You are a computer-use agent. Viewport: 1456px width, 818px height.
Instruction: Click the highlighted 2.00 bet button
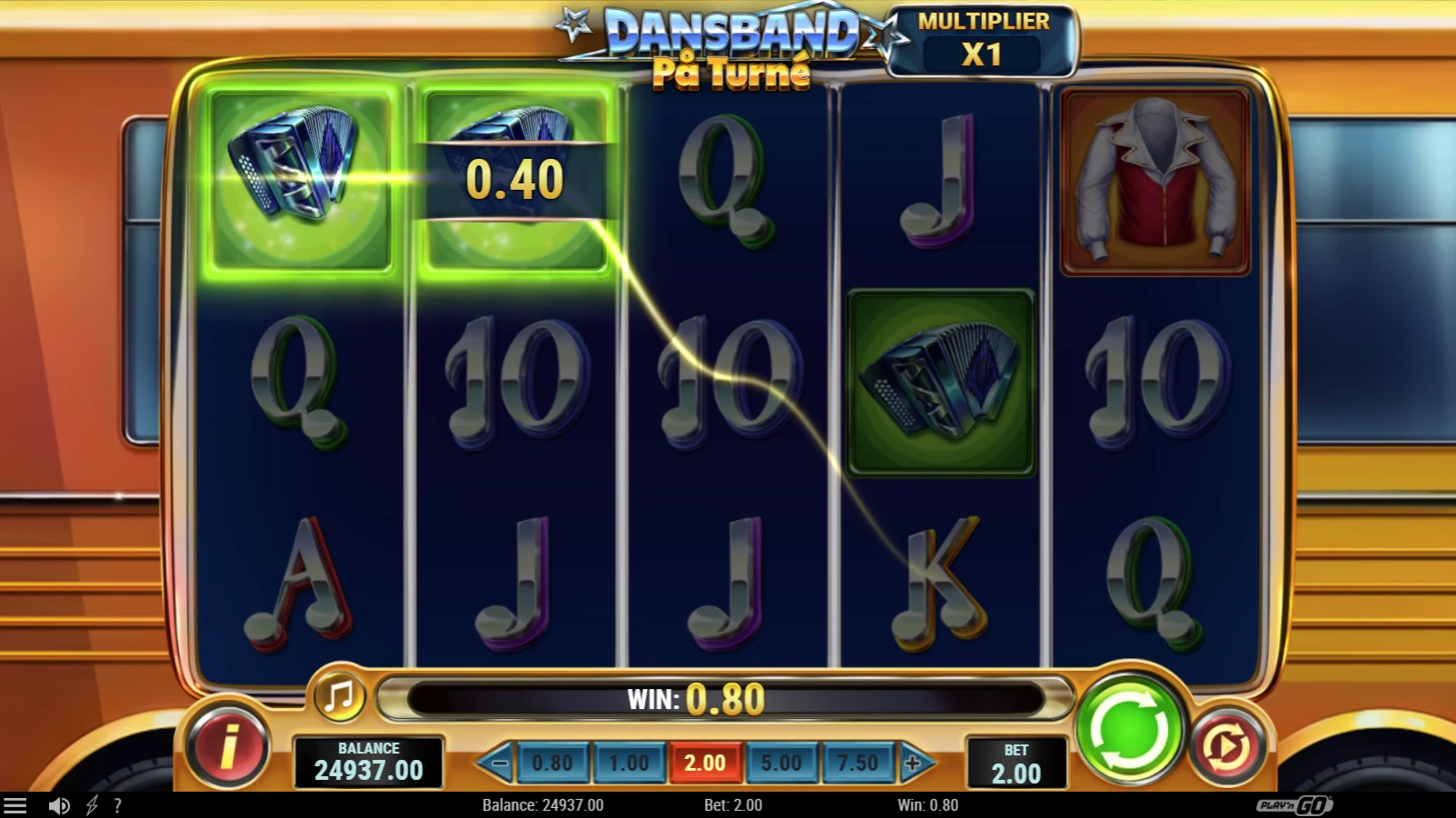click(x=706, y=763)
